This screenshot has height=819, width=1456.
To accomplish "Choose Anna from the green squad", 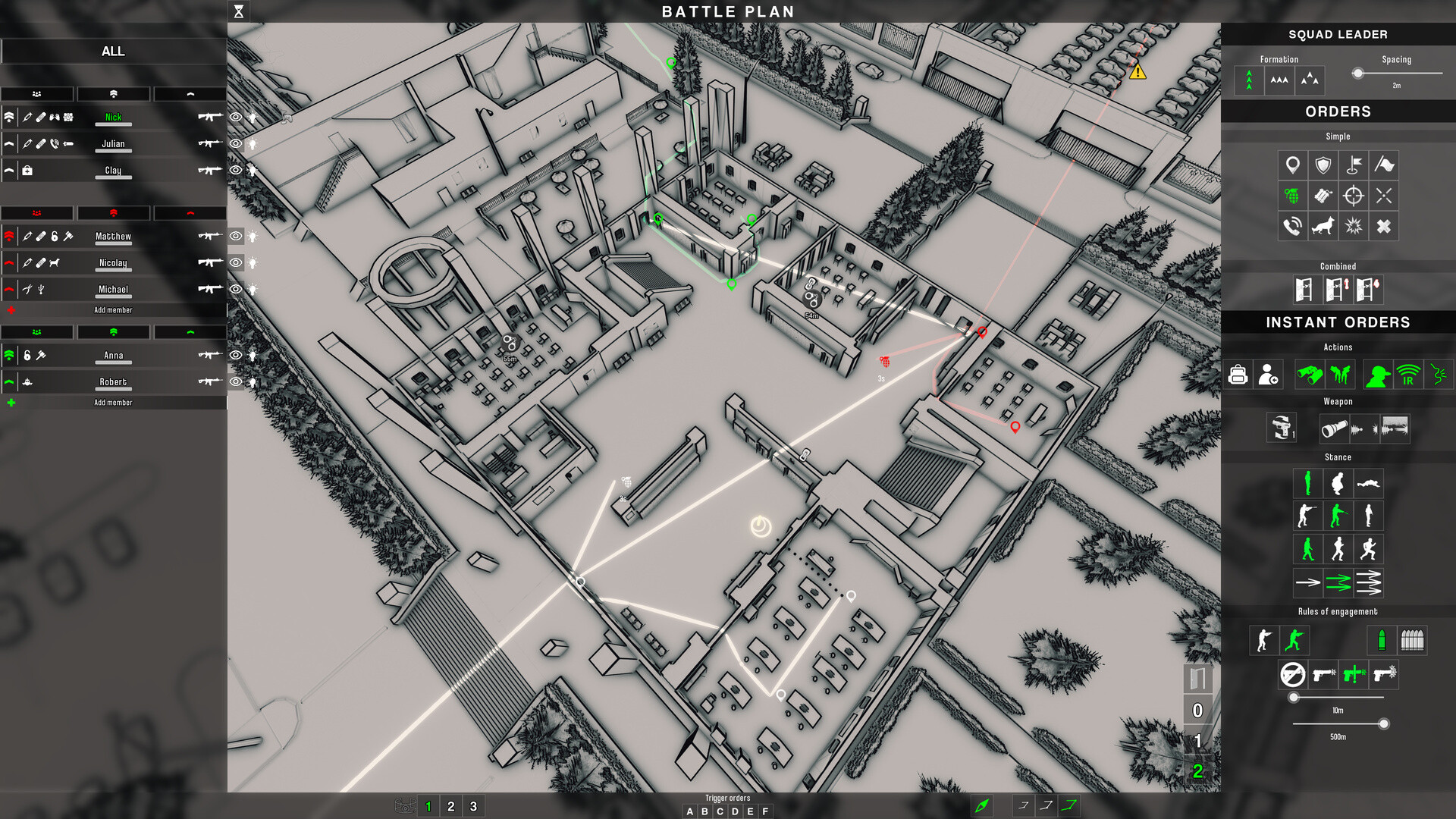I will click(x=113, y=356).
